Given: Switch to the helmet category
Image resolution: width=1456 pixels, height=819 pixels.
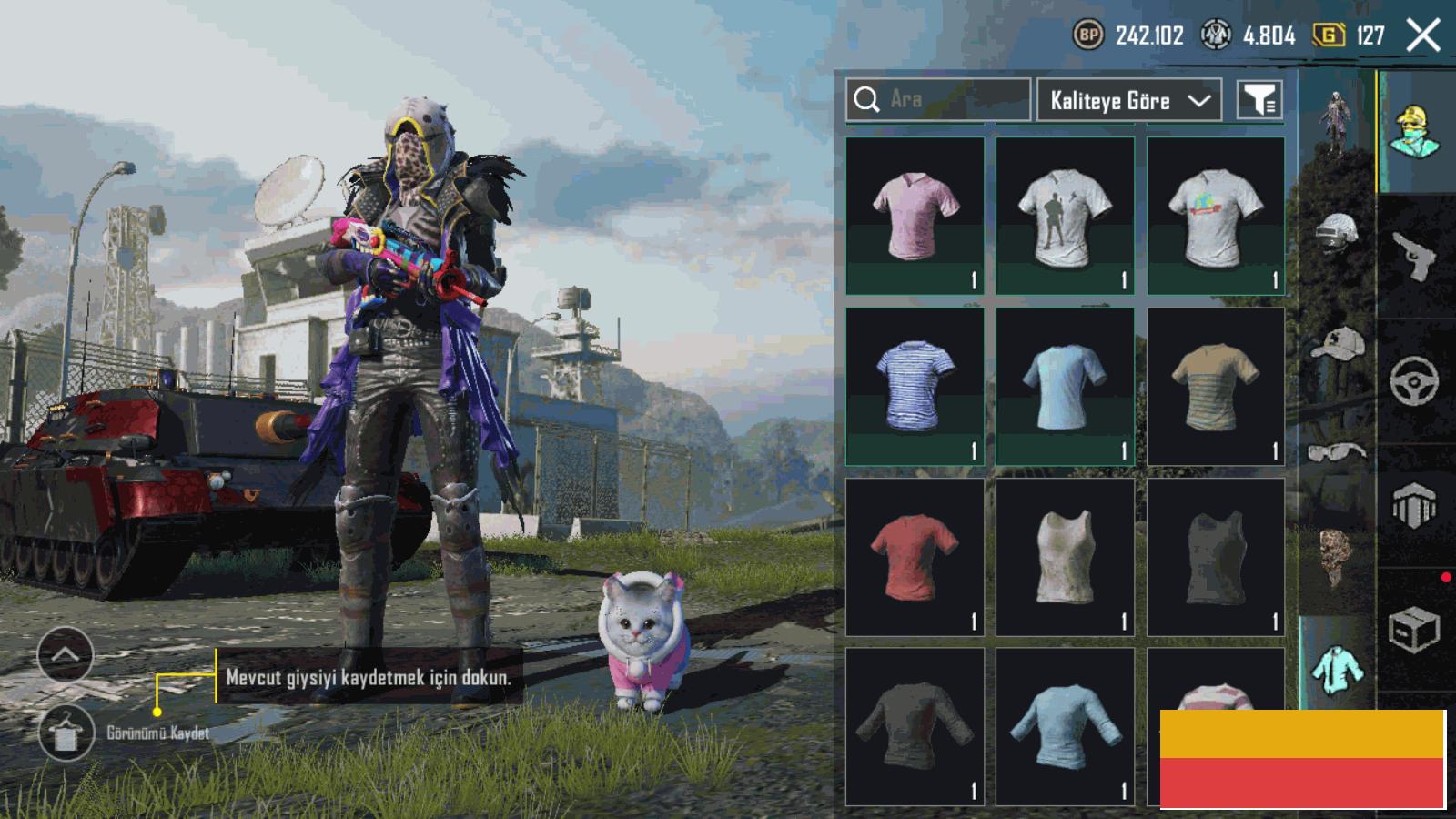Looking at the screenshot, I should (x=1336, y=232).
